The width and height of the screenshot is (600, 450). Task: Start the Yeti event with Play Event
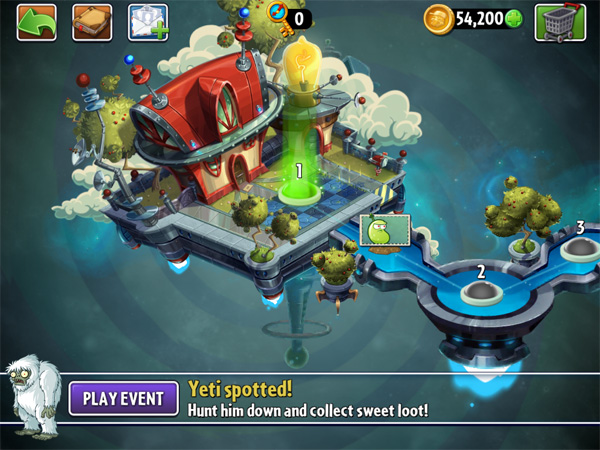123,399
